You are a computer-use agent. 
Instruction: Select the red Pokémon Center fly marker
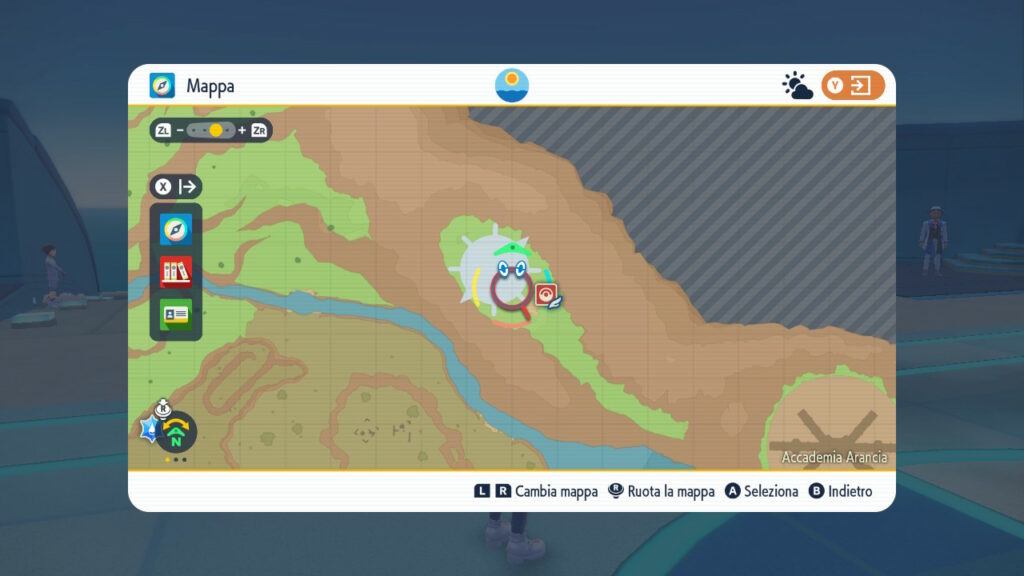click(x=546, y=293)
